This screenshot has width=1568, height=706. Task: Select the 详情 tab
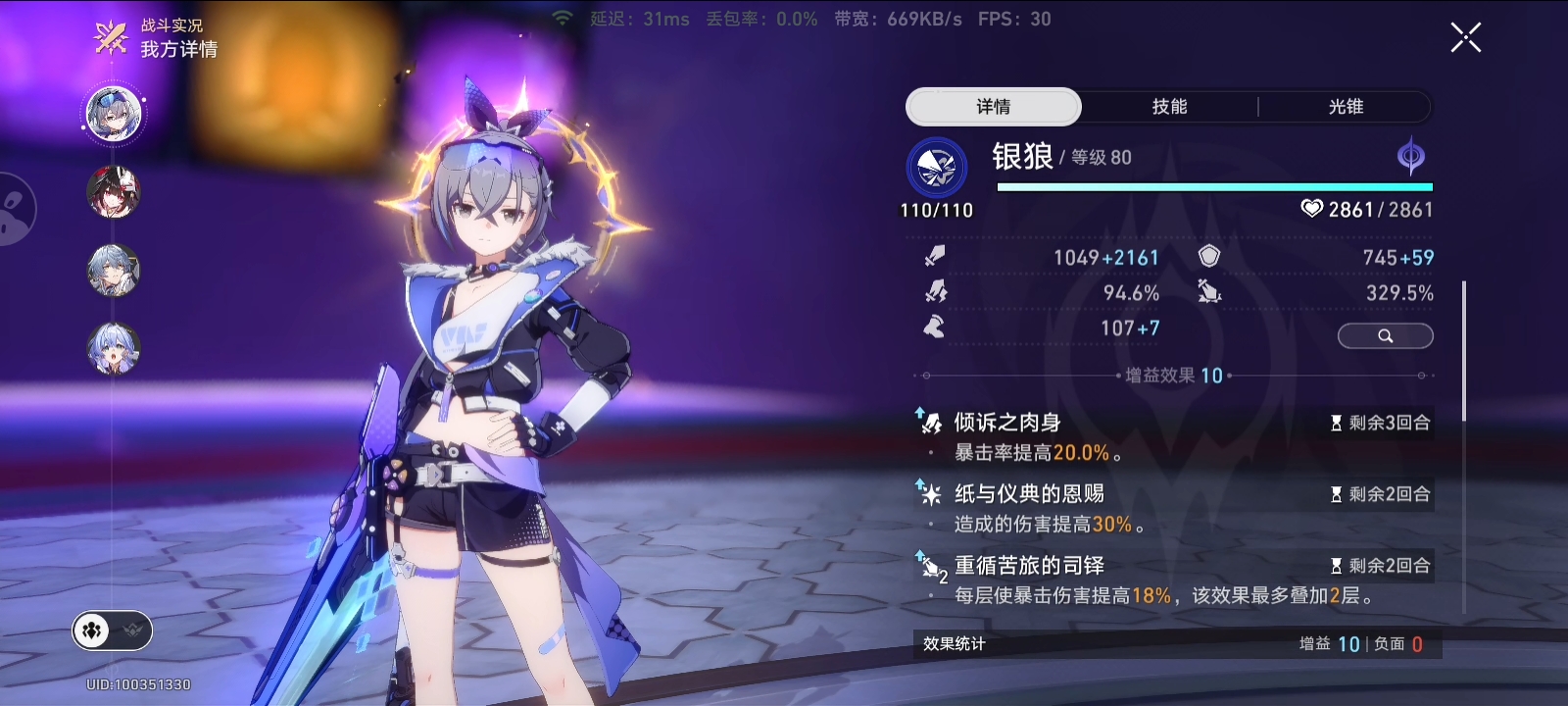coord(994,107)
